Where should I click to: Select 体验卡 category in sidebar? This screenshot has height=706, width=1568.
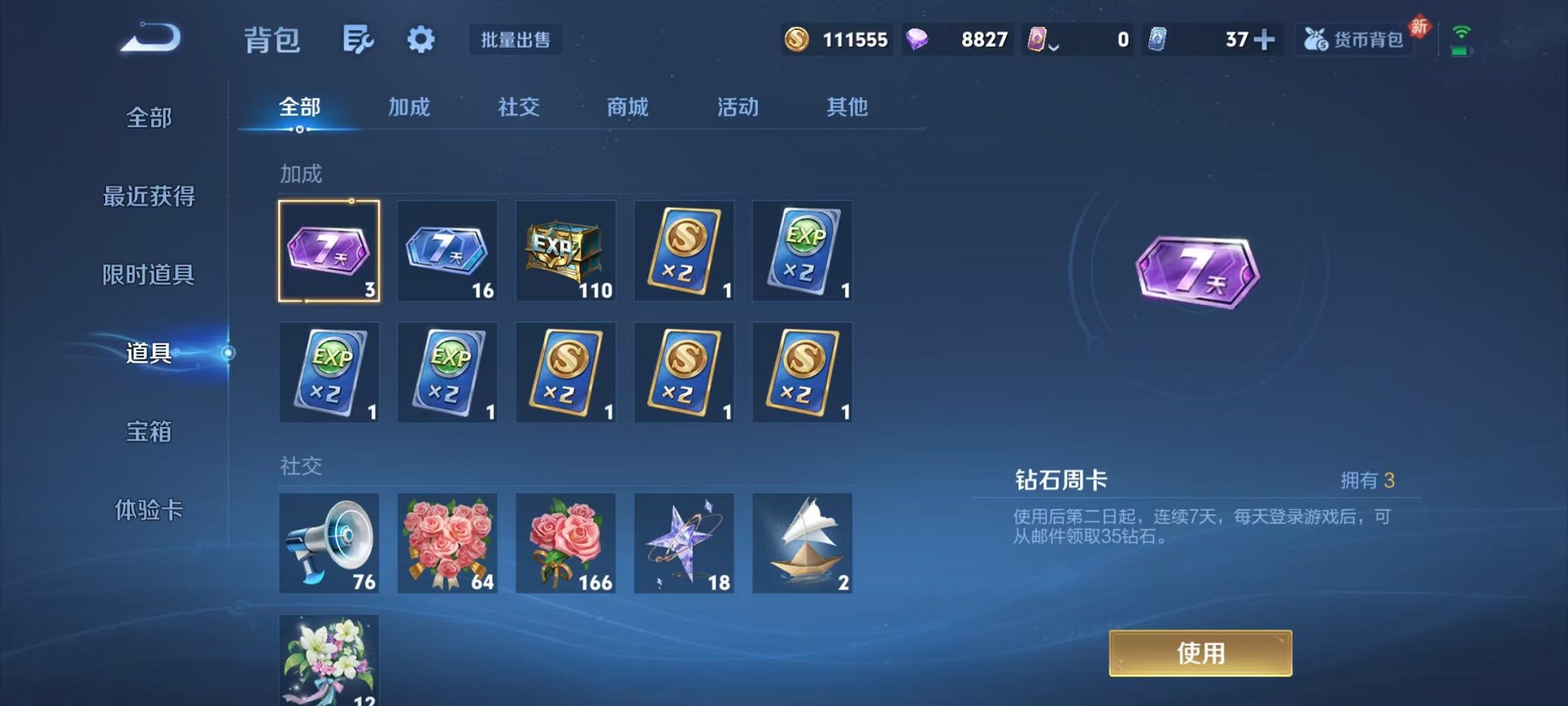[x=148, y=511]
